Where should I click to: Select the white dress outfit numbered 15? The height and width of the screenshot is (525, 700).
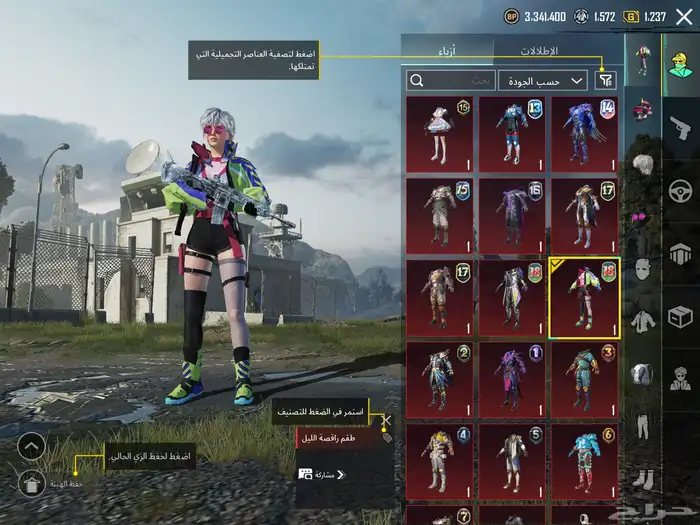coord(440,133)
